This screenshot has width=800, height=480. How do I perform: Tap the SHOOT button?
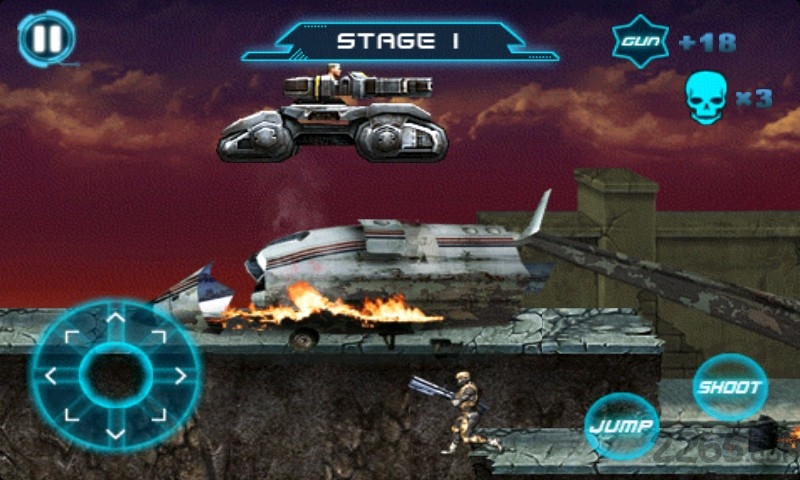[731, 387]
